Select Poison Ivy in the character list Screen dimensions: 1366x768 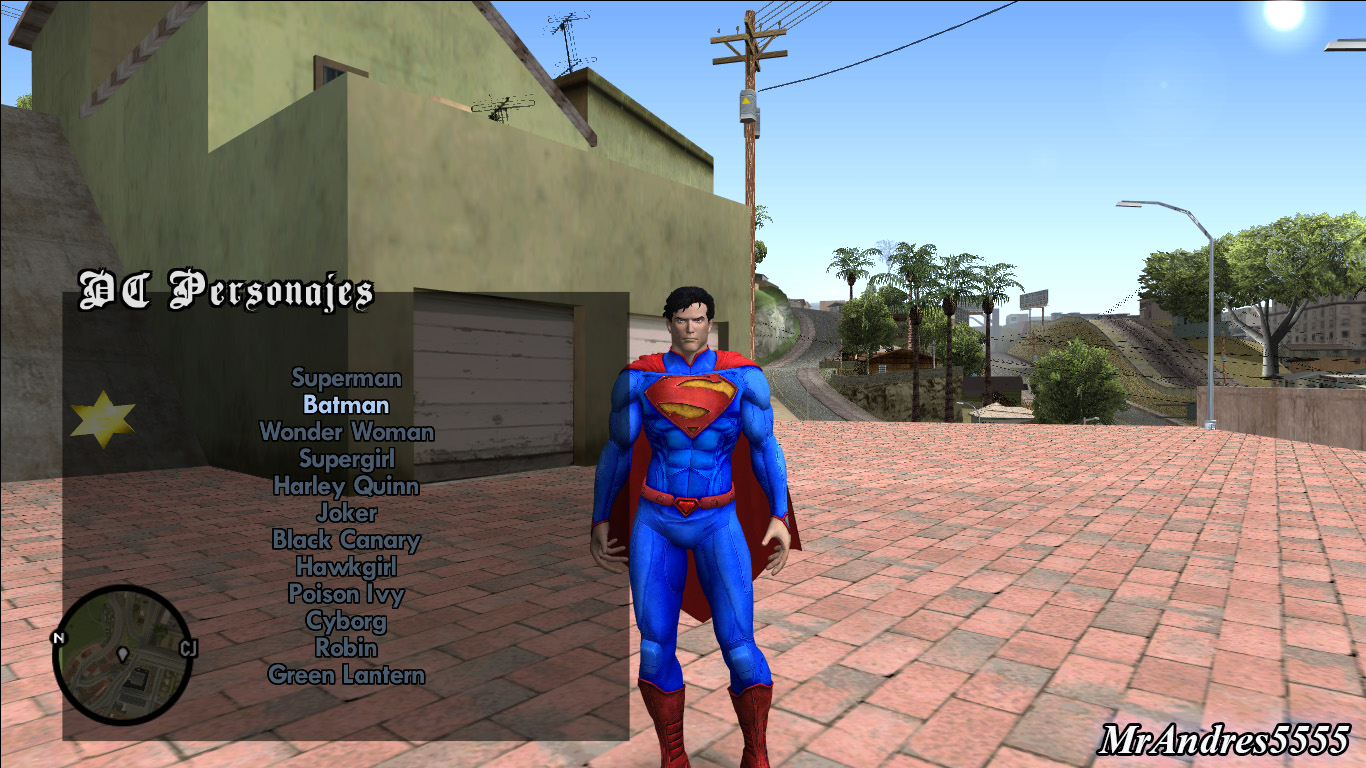(346, 595)
